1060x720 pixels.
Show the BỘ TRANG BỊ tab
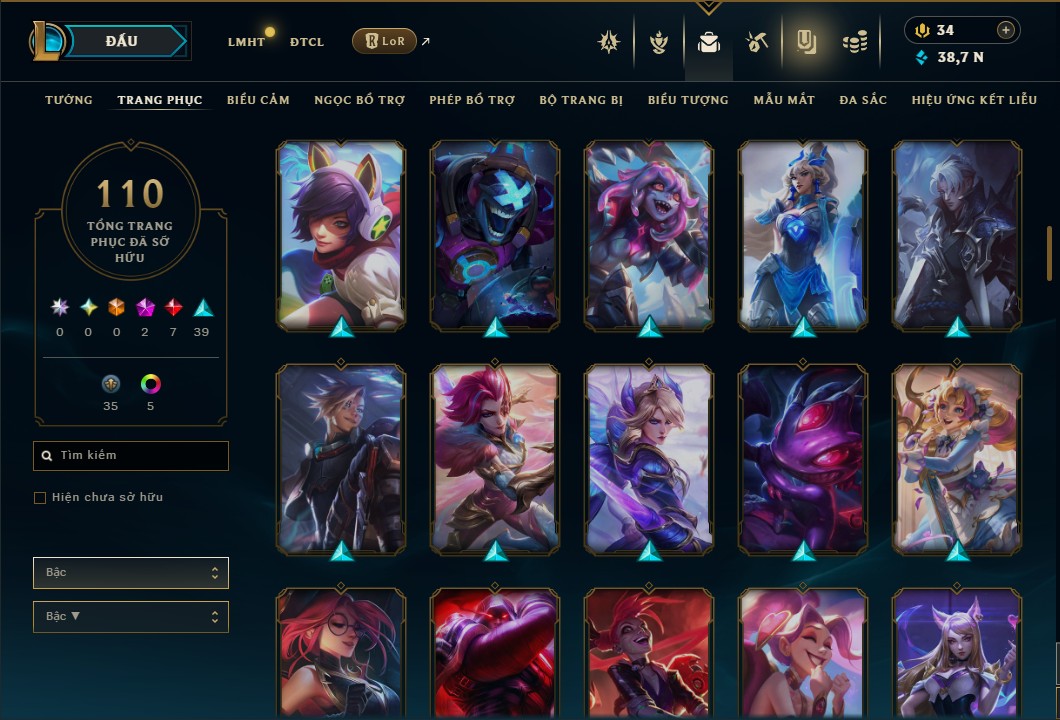581,100
